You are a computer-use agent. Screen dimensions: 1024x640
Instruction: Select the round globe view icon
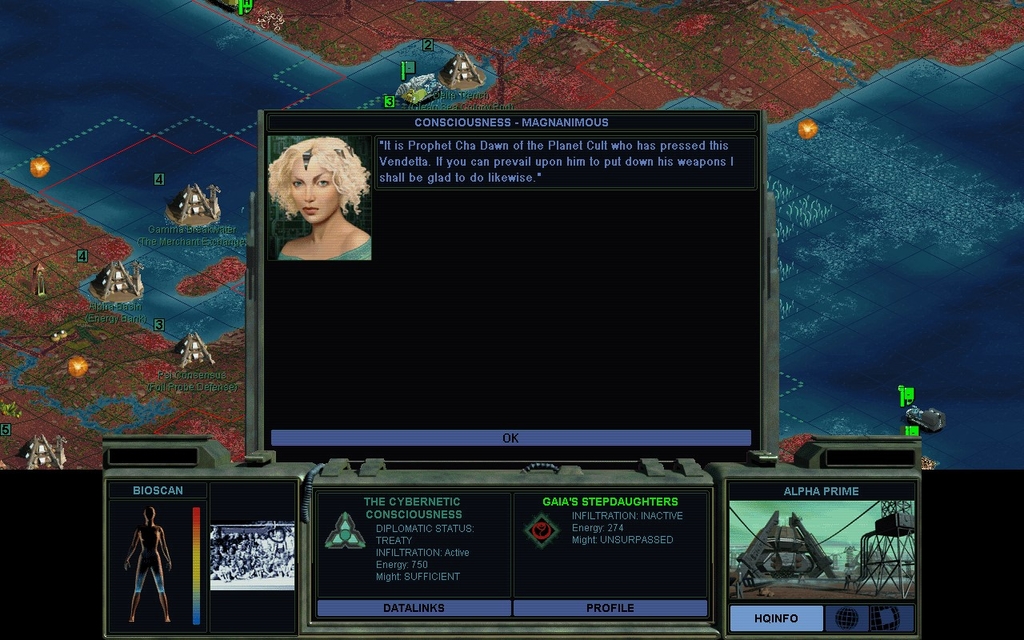pos(847,619)
